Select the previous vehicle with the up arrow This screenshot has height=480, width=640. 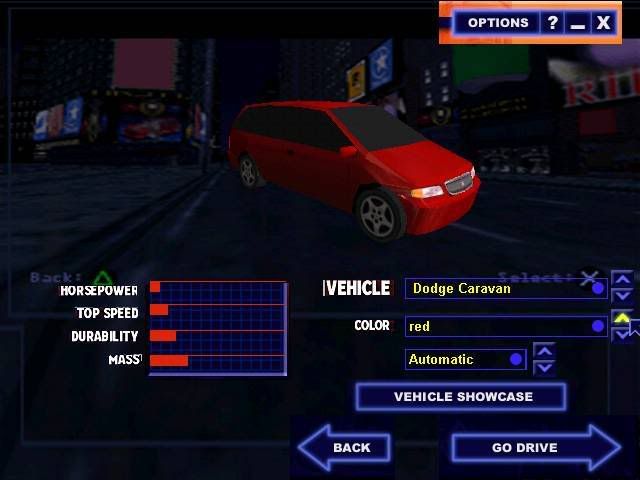[x=622, y=279]
